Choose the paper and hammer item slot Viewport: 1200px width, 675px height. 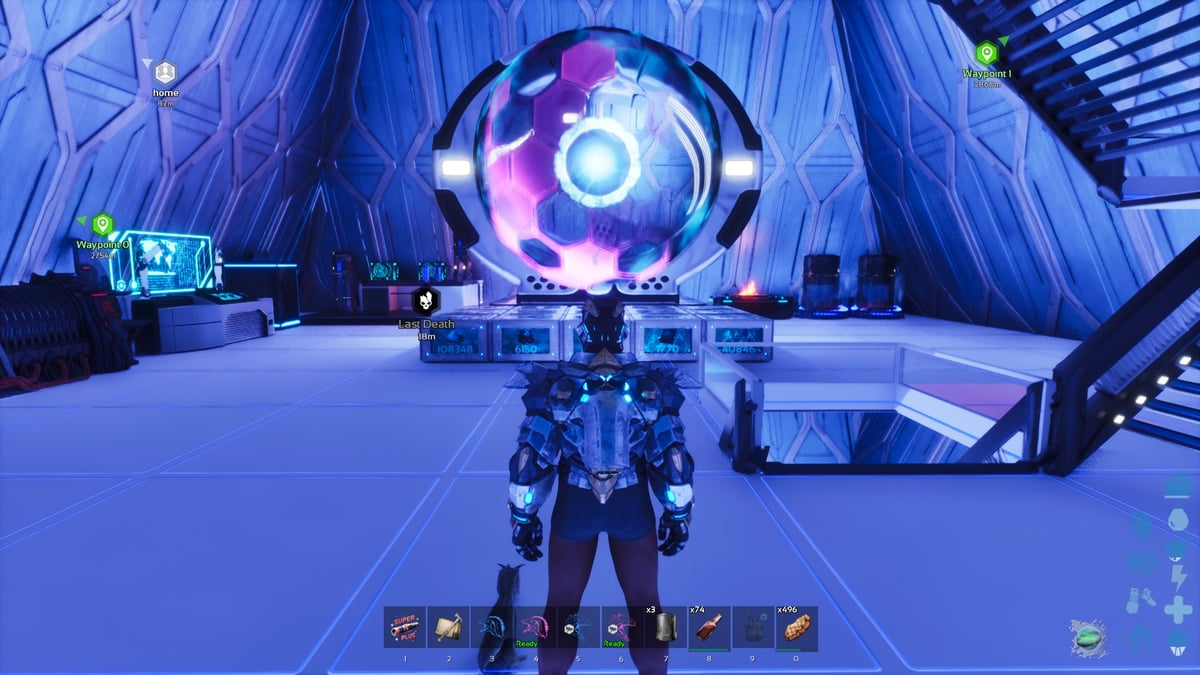tap(448, 627)
